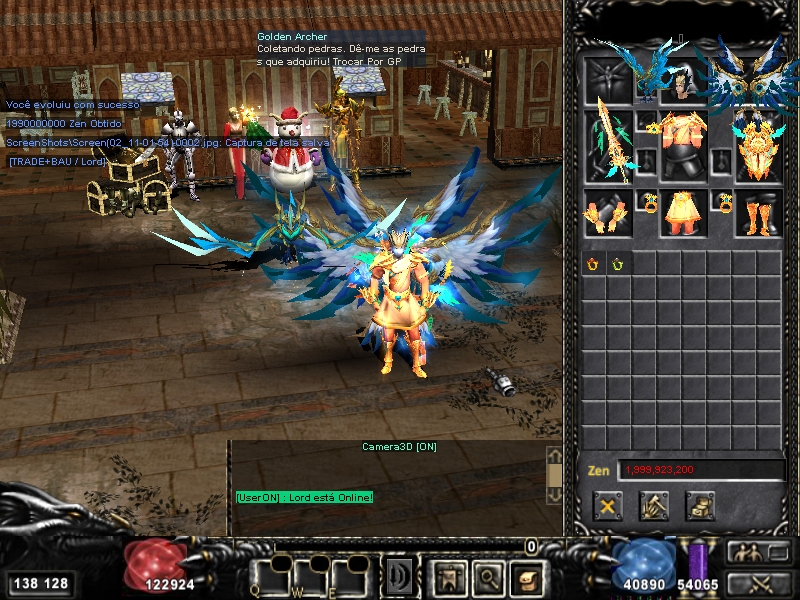The image size is (800, 600).
Task: Select the equipped golden boots slot
Action: tap(757, 213)
